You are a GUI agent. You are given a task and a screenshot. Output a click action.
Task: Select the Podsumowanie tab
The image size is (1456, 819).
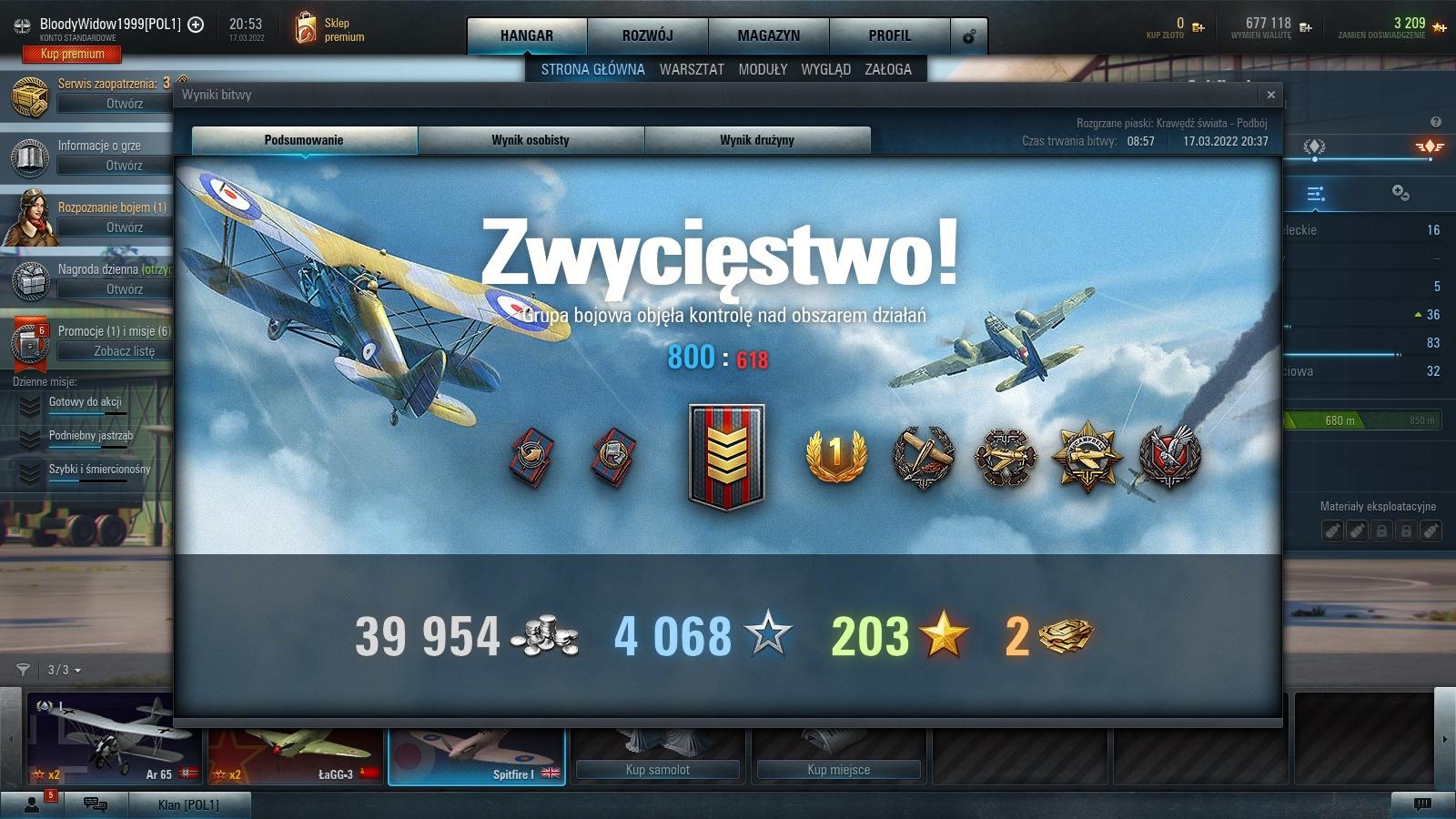(x=304, y=140)
